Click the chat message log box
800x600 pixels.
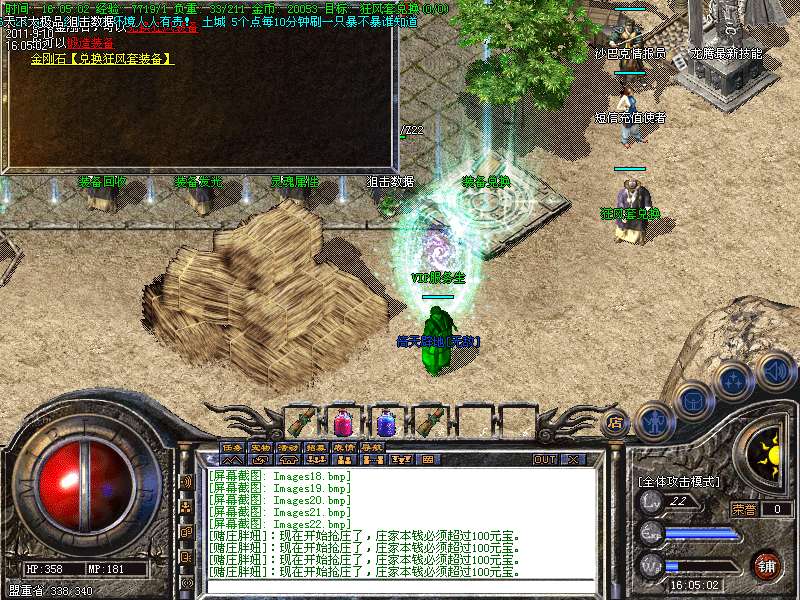[400, 522]
